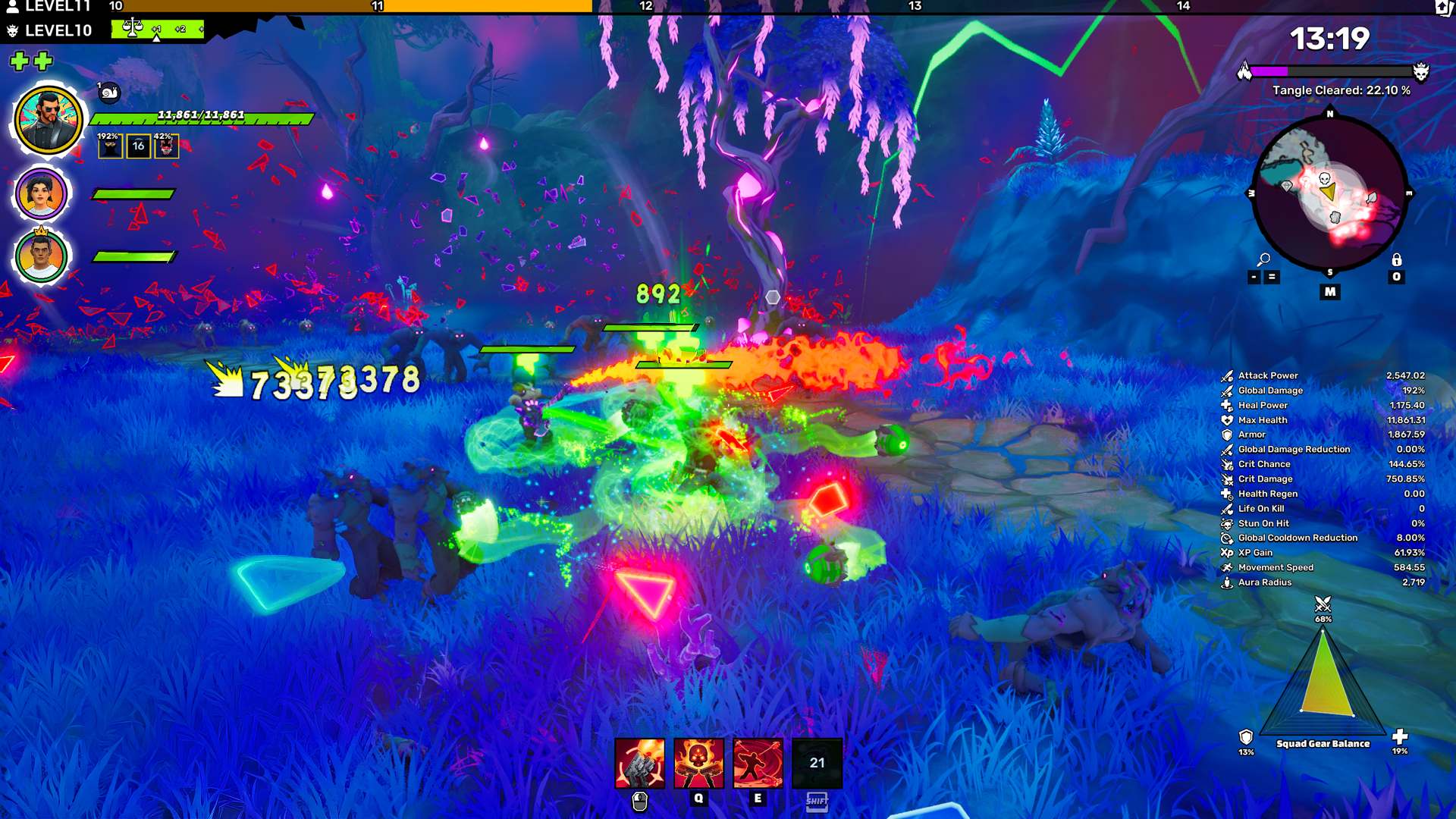Open the circular minimap
This screenshot has height=819, width=1456.
click(x=1329, y=193)
